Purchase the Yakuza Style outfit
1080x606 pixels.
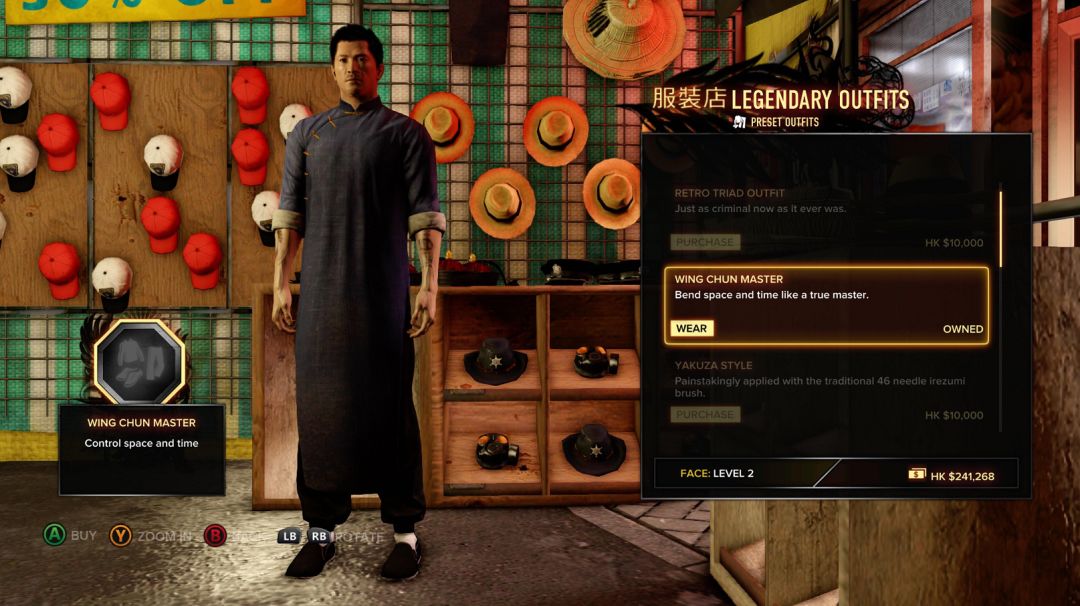pos(705,415)
